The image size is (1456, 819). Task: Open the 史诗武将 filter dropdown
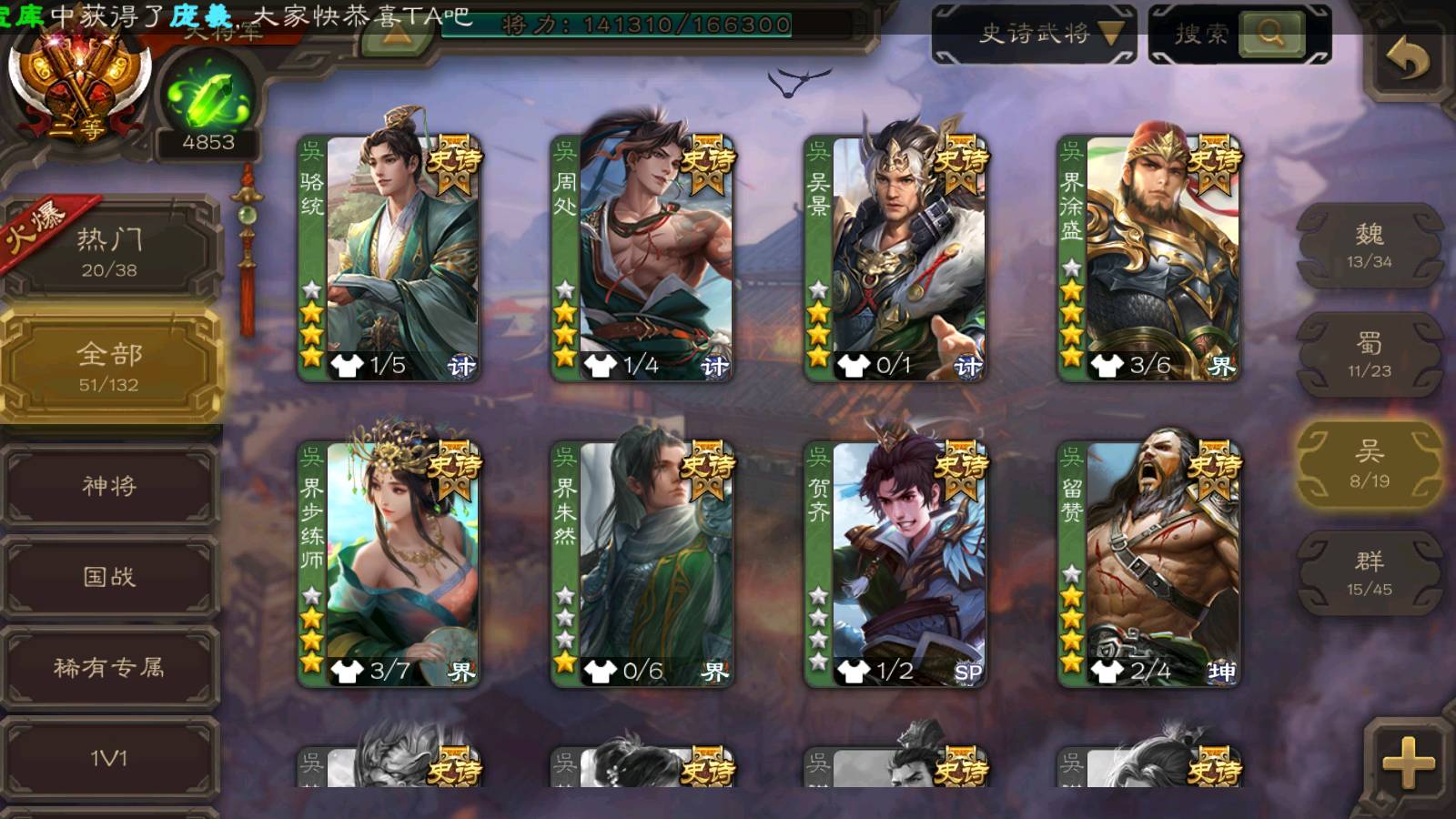[x=1035, y=35]
